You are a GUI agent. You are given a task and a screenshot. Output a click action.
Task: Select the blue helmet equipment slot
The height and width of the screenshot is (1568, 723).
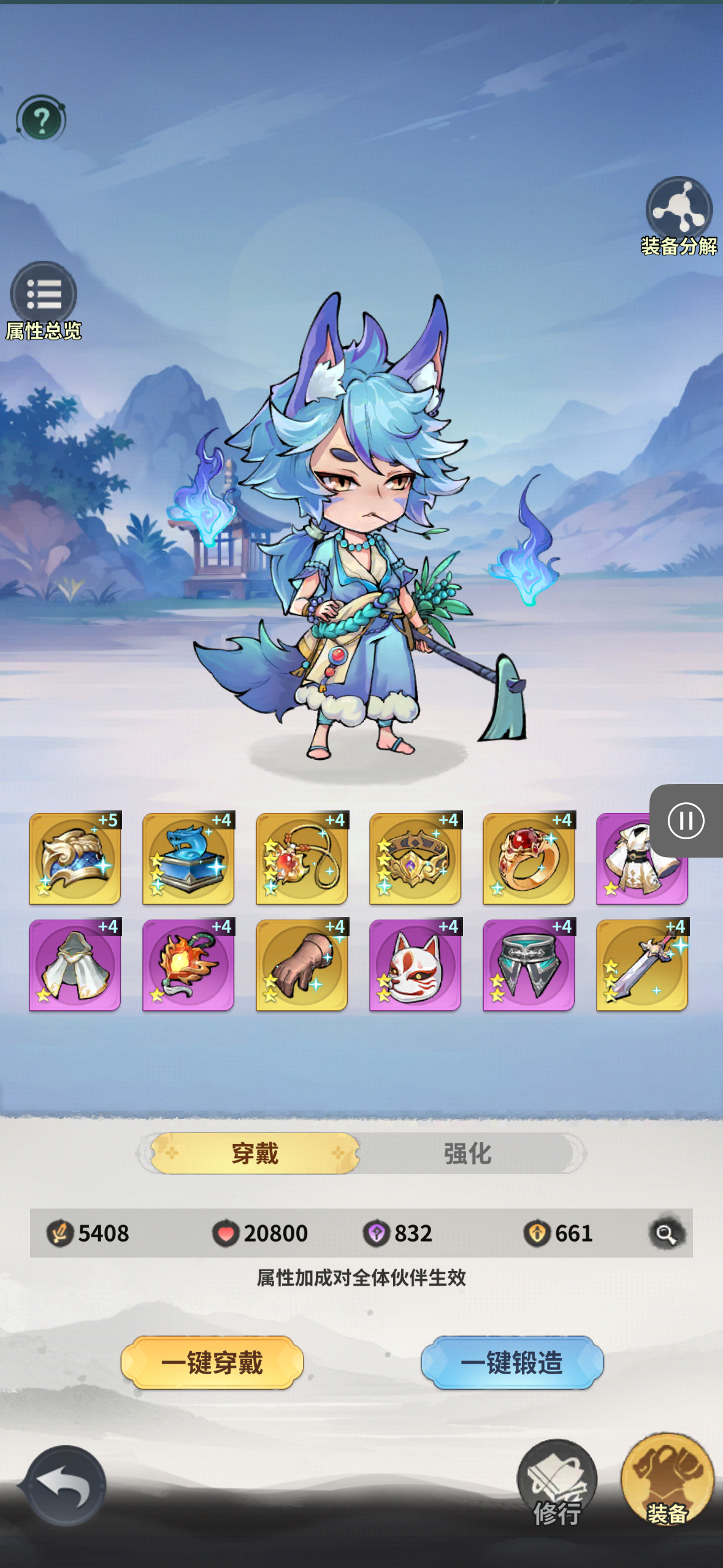pyautogui.click(x=75, y=859)
